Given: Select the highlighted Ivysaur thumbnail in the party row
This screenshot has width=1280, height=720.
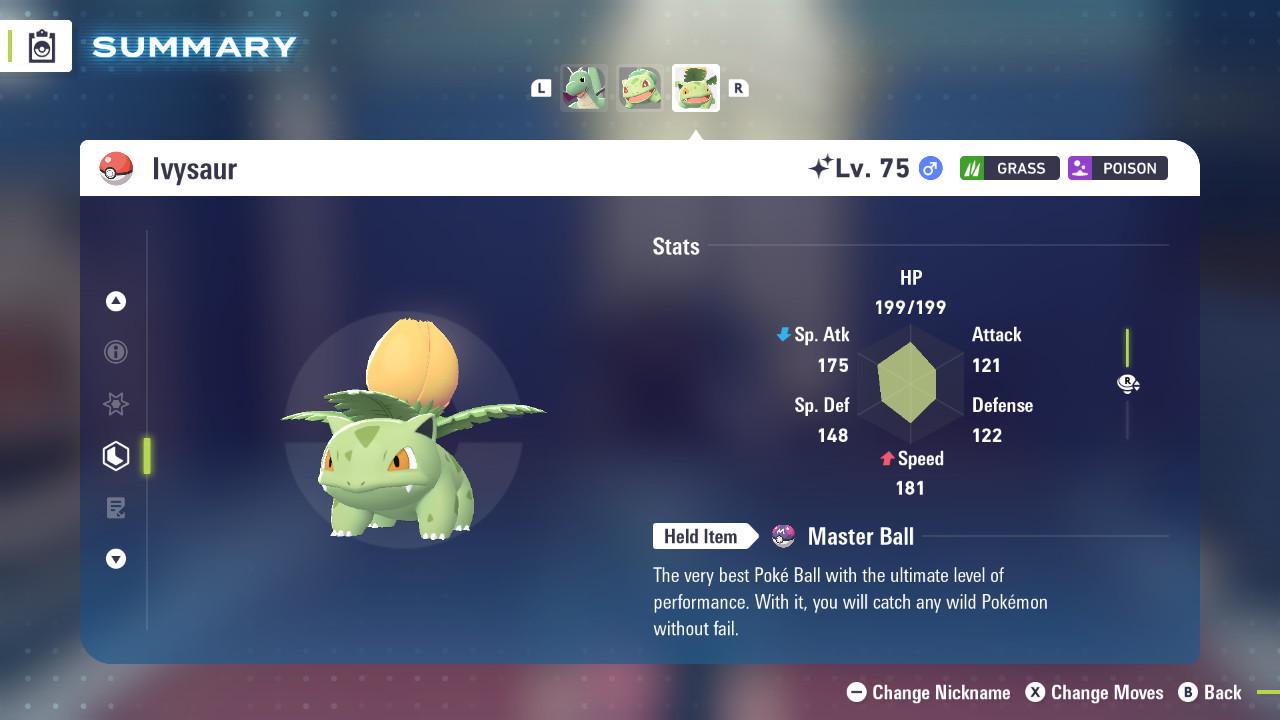Looking at the screenshot, I should click(695, 88).
